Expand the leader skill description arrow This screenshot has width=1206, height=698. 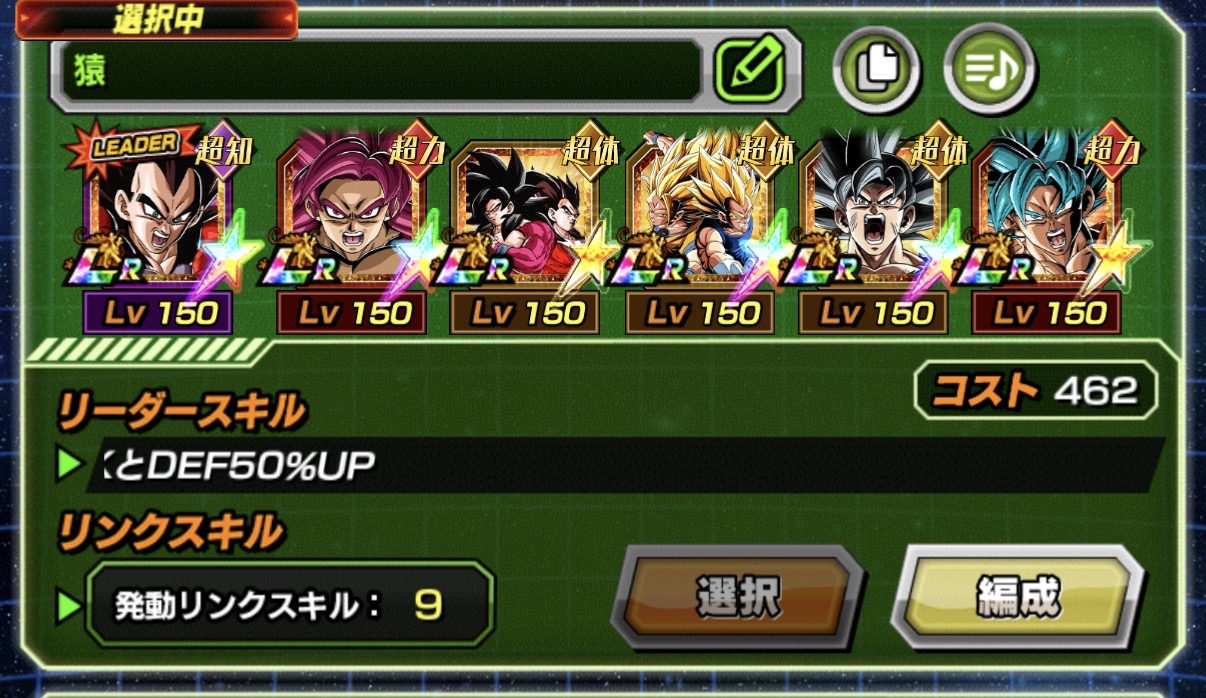click(69, 465)
